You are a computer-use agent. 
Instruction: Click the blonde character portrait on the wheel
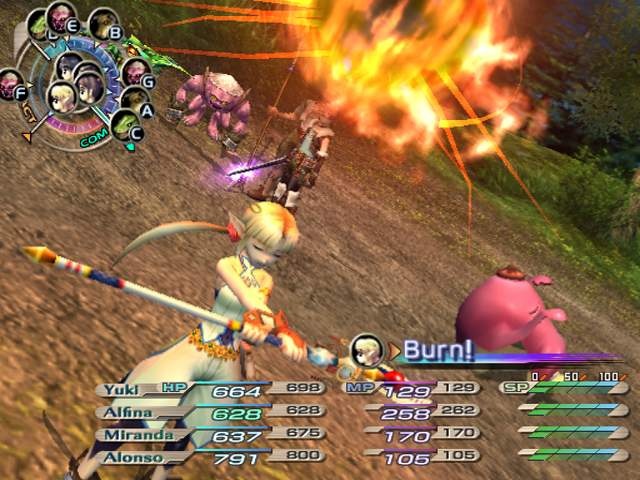[61, 96]
